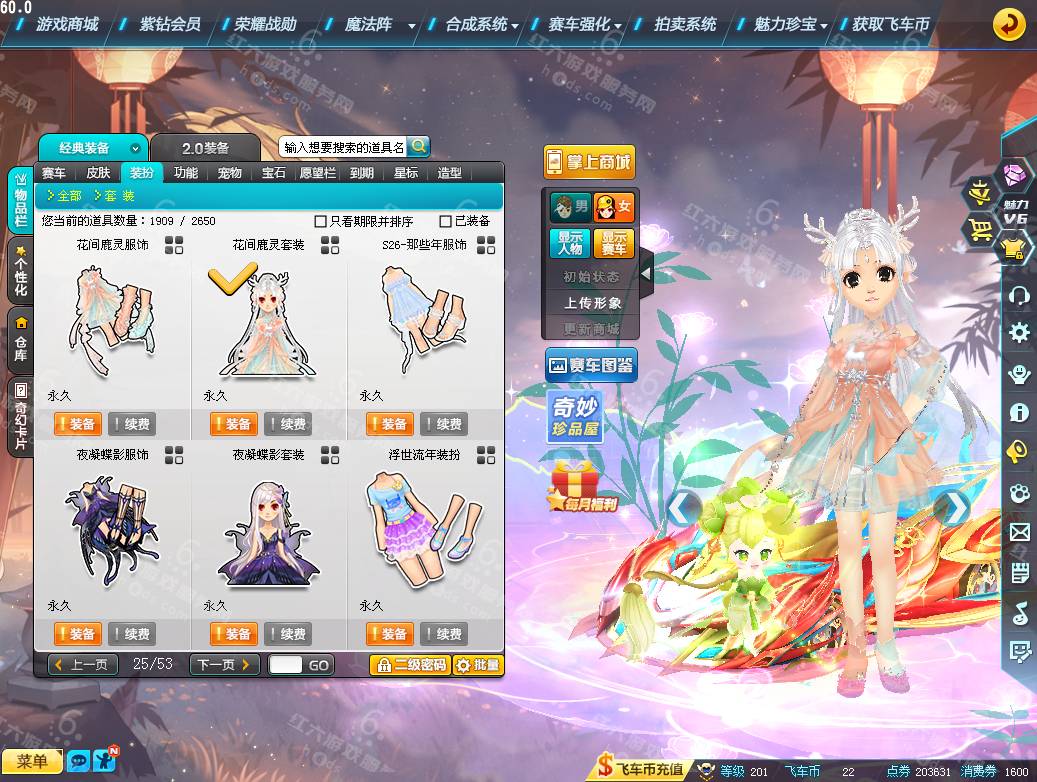Select the 宠物 category tab
The height and width of the screenshot is (782, 1037).
(x=230, y=173)
